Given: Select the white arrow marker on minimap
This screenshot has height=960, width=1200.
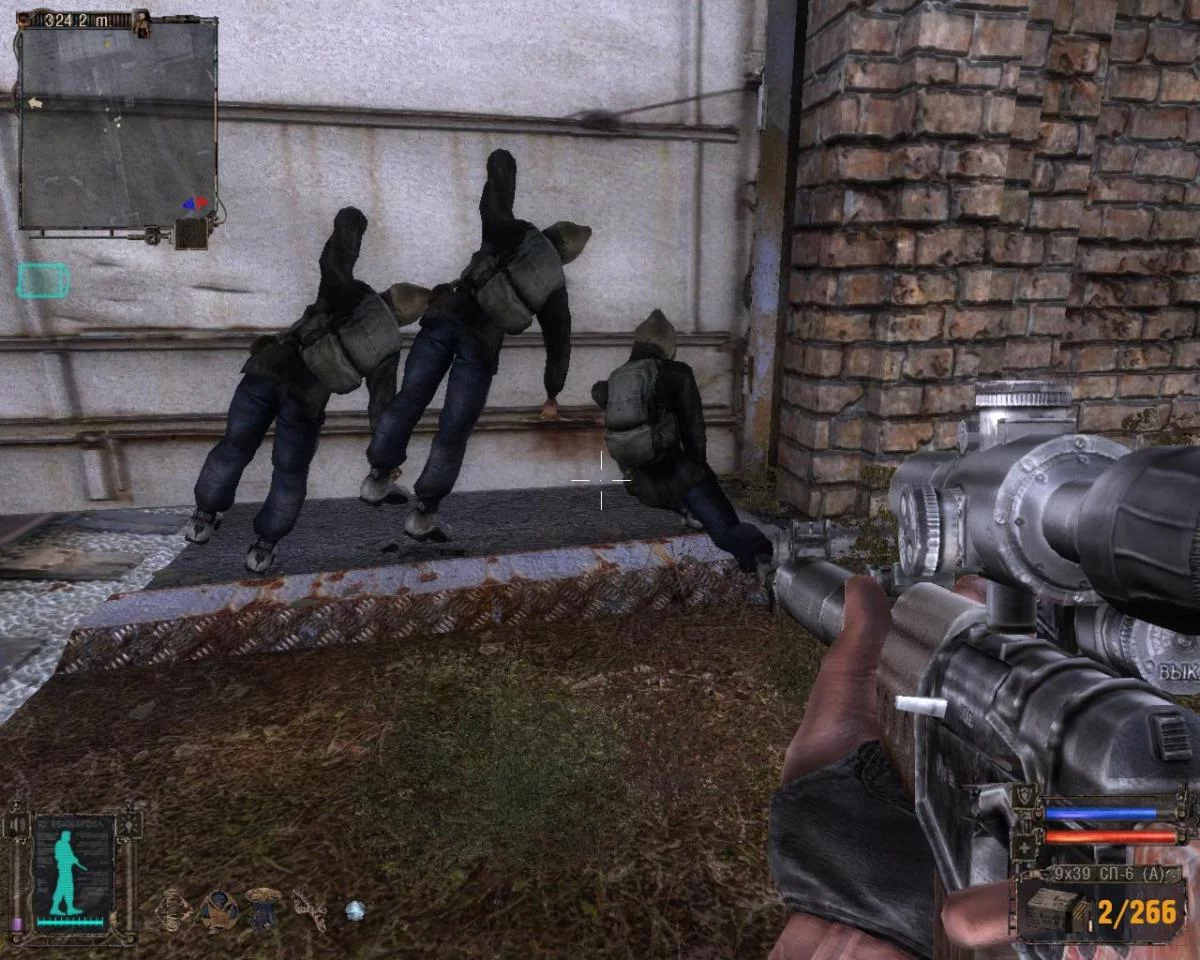Looking at the screenshot, I should tap(35, 103).
